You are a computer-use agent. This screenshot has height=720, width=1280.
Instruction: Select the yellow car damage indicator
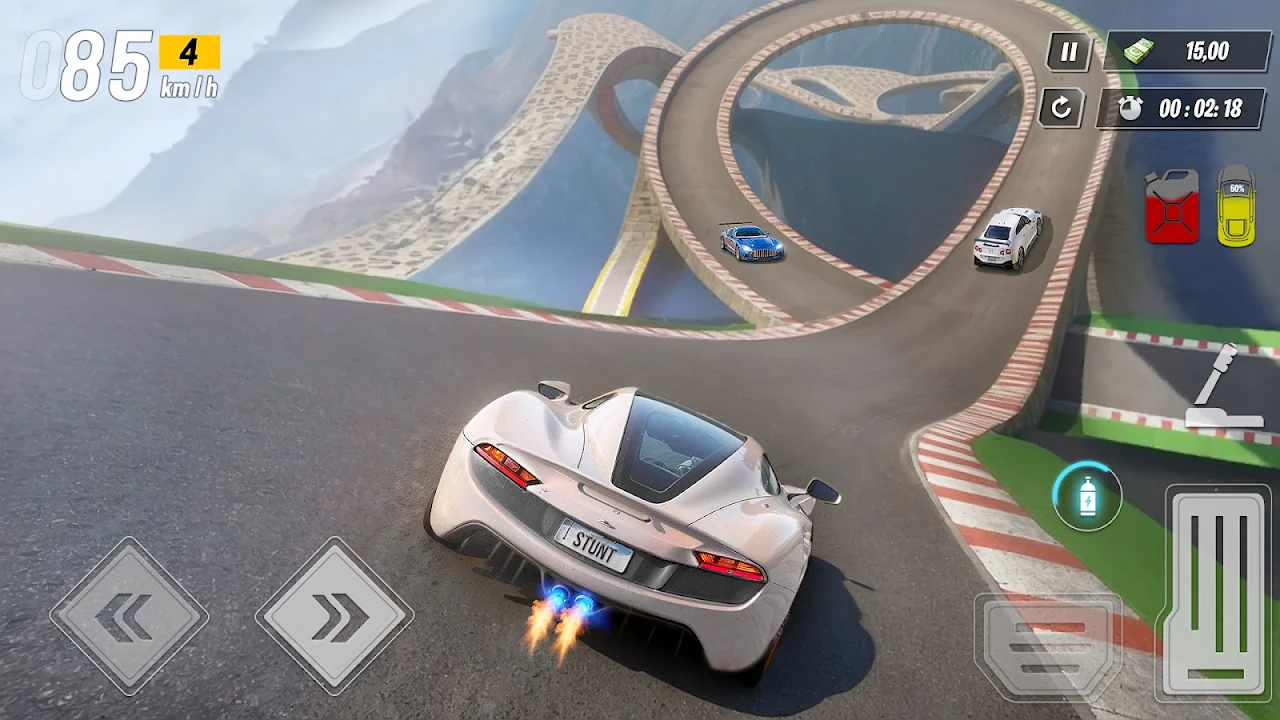coord(1236,205)
